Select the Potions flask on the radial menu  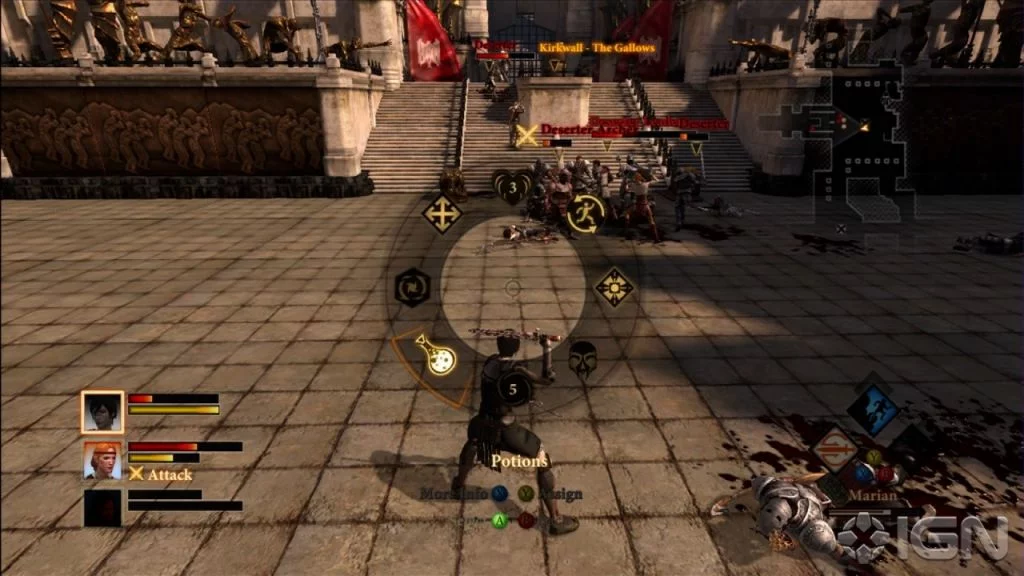click(436, 355)
